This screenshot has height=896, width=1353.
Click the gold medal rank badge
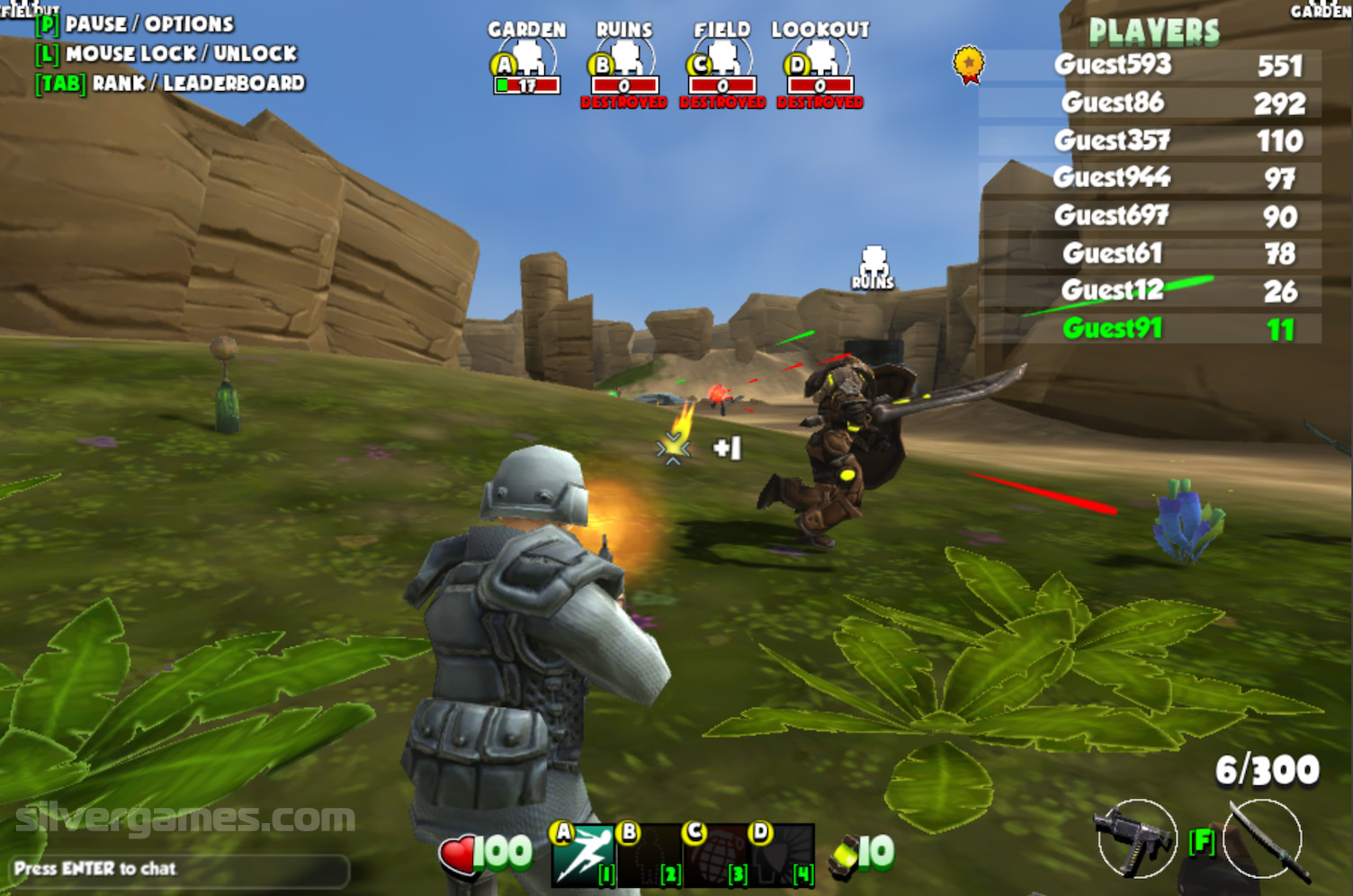pos(968,65)
